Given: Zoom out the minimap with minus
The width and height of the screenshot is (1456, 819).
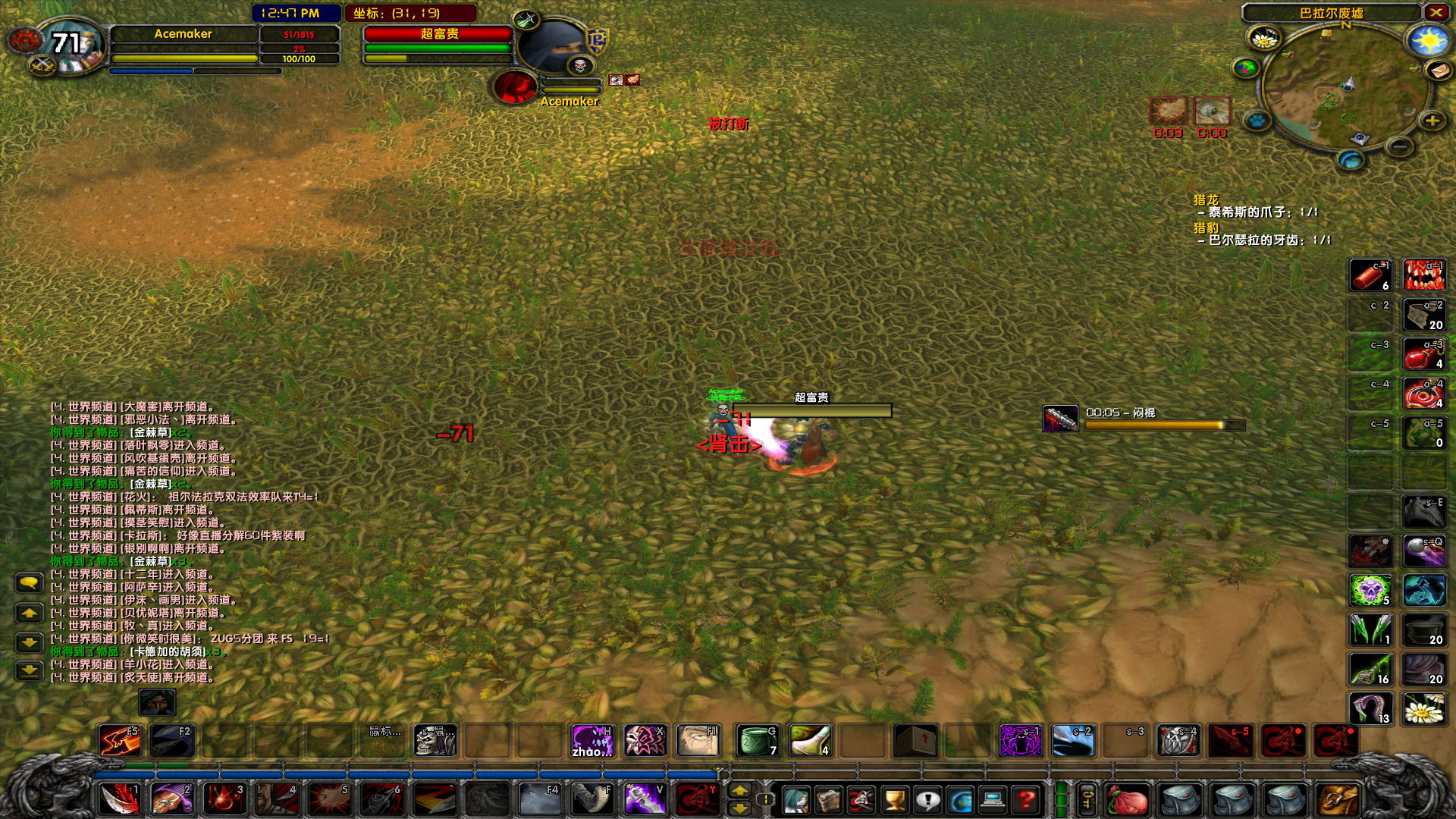Looking at the screenshot, I should click(1401, 146).
